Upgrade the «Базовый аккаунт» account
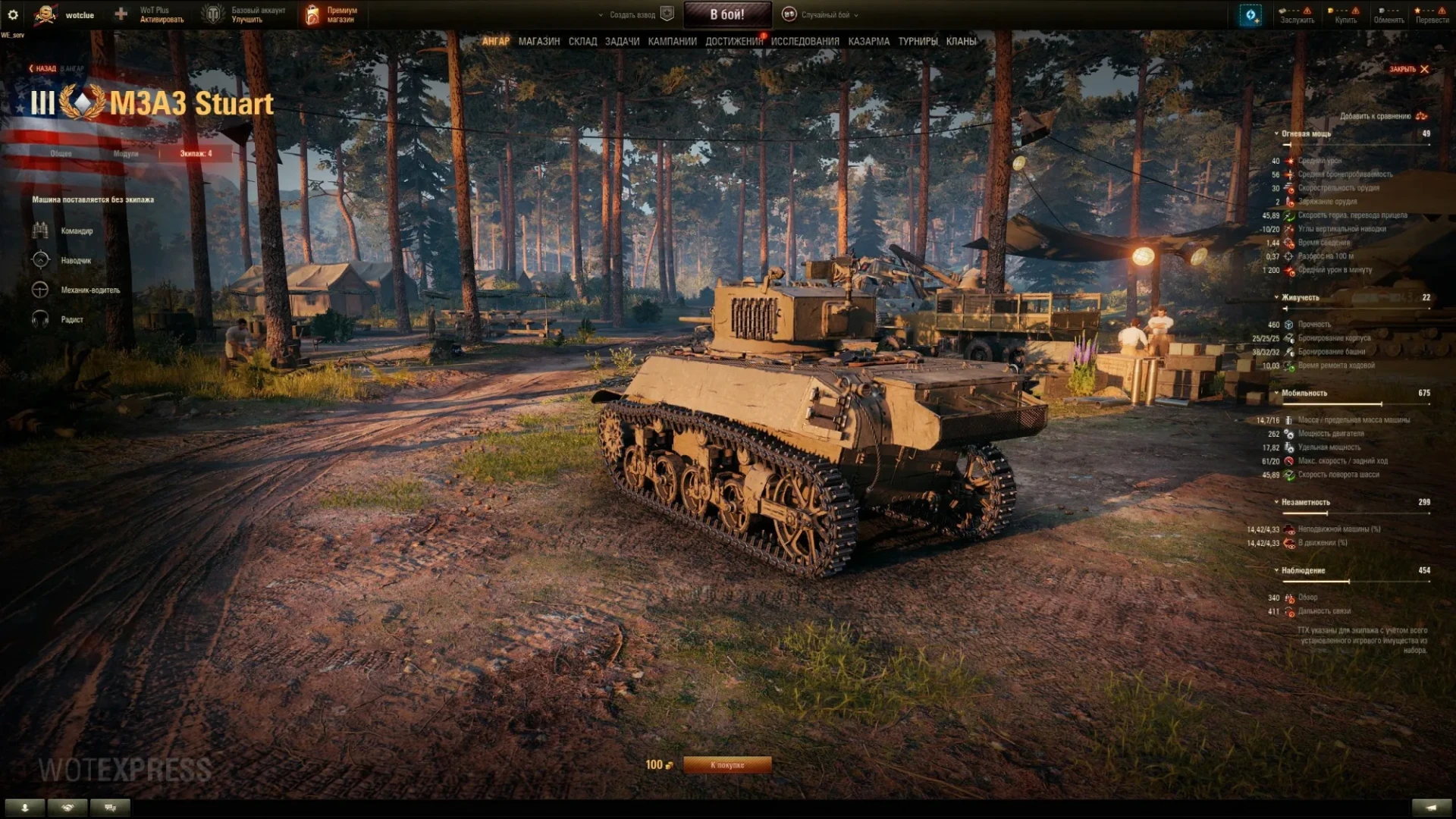 pyautogui.click(x=250, y=14)
